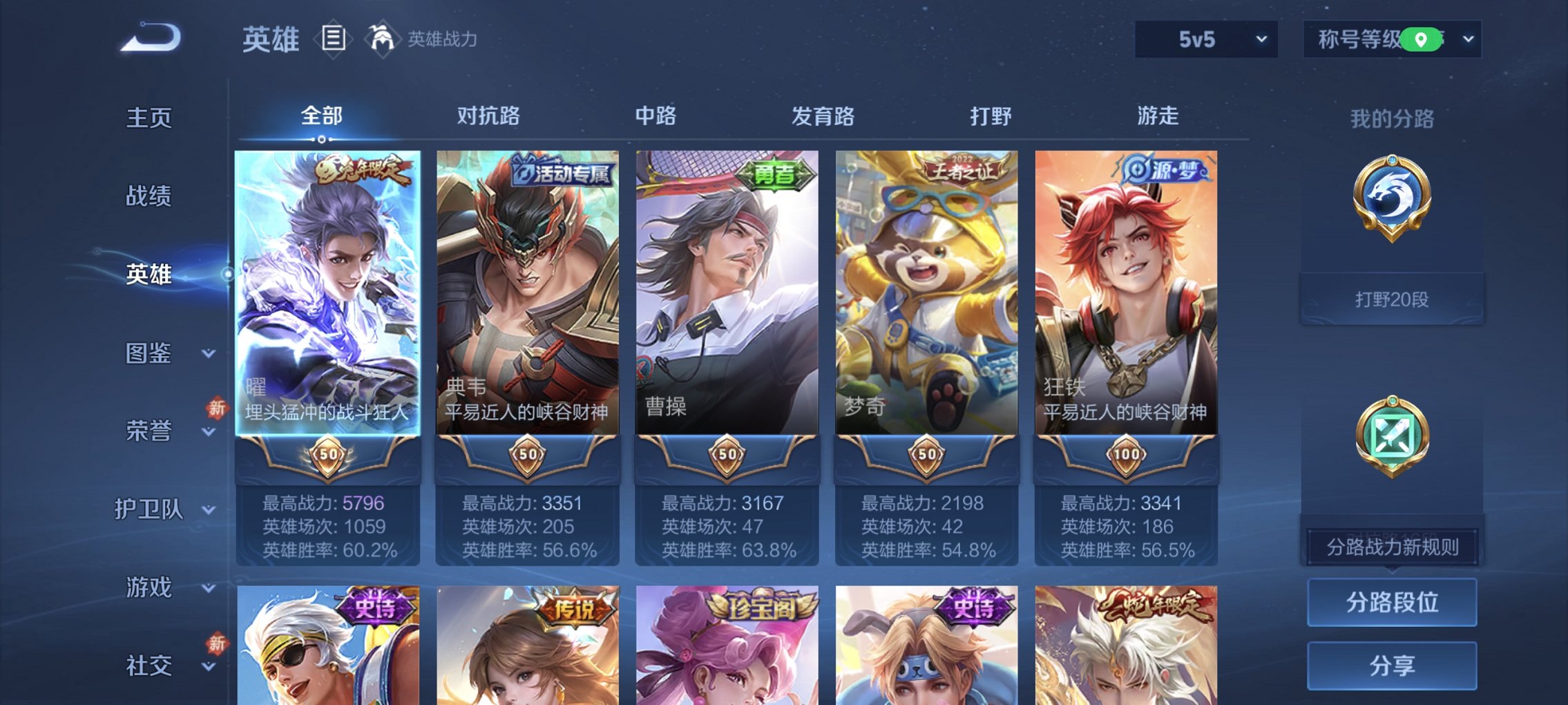Open the hero list detail icon beside 英雄
The width and height of the screenshot is (1568, 705).
coord(334,38)
